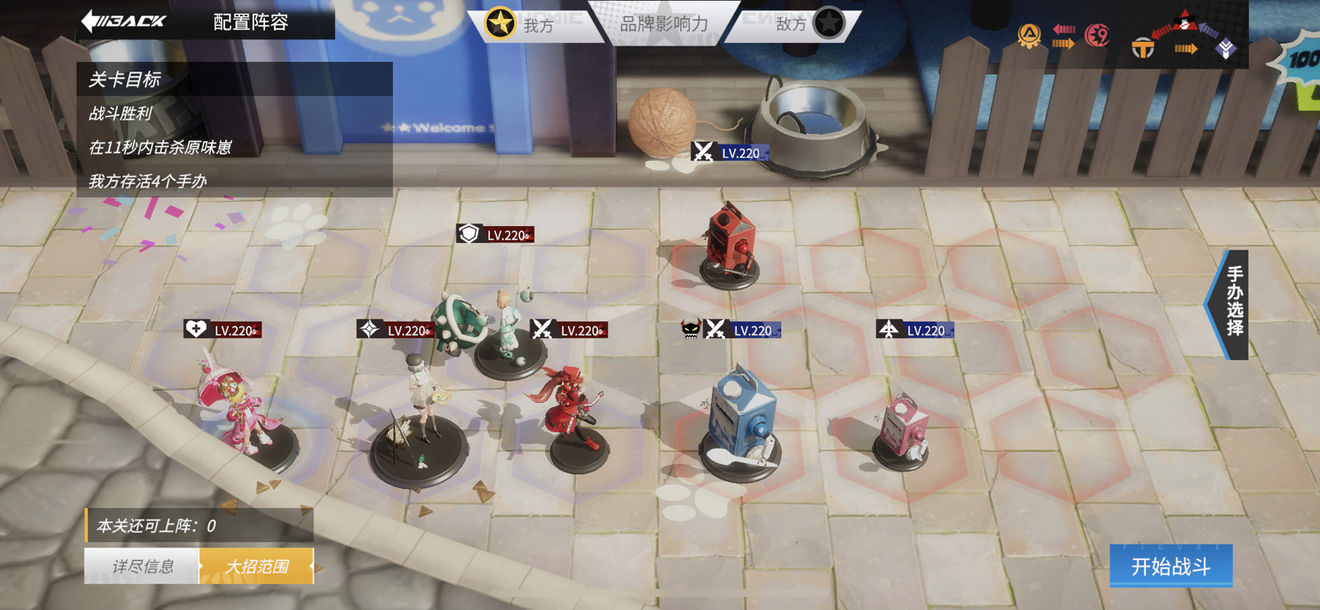Inspect the red box robot enemy
The image size is (1320, 610).
point(728,243)
